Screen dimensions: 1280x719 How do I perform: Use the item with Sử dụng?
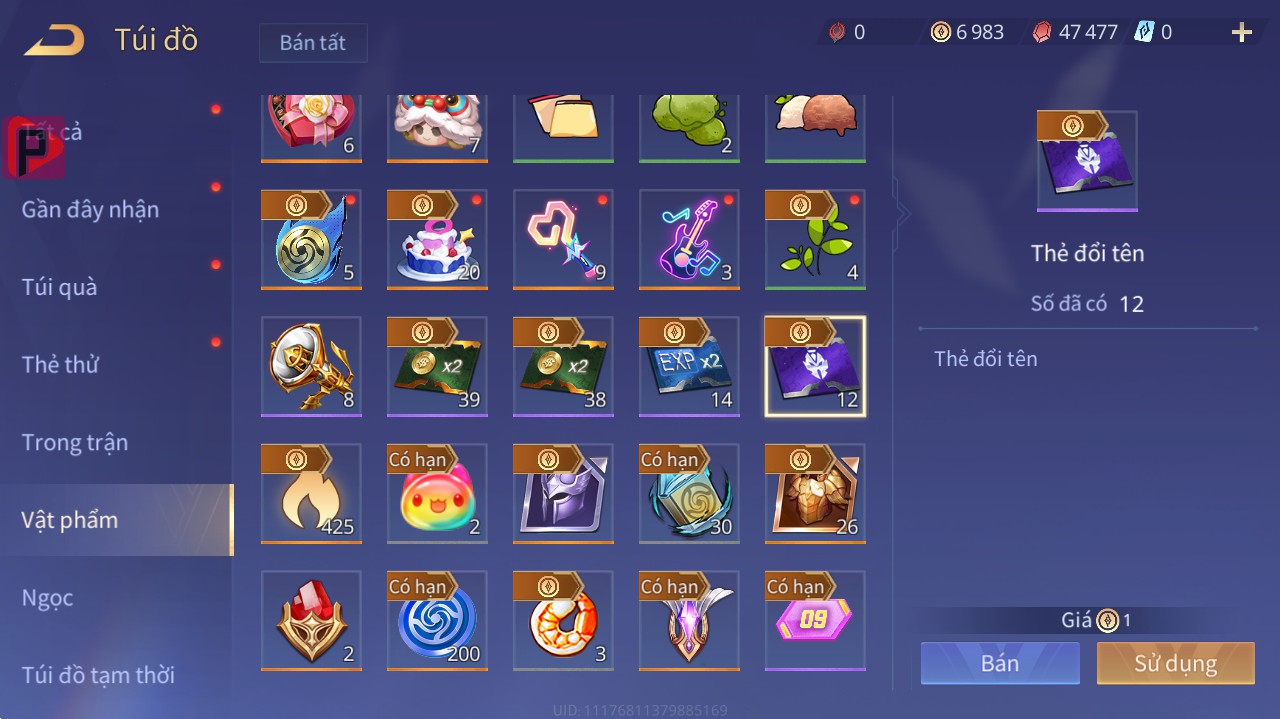(1175, 663)
